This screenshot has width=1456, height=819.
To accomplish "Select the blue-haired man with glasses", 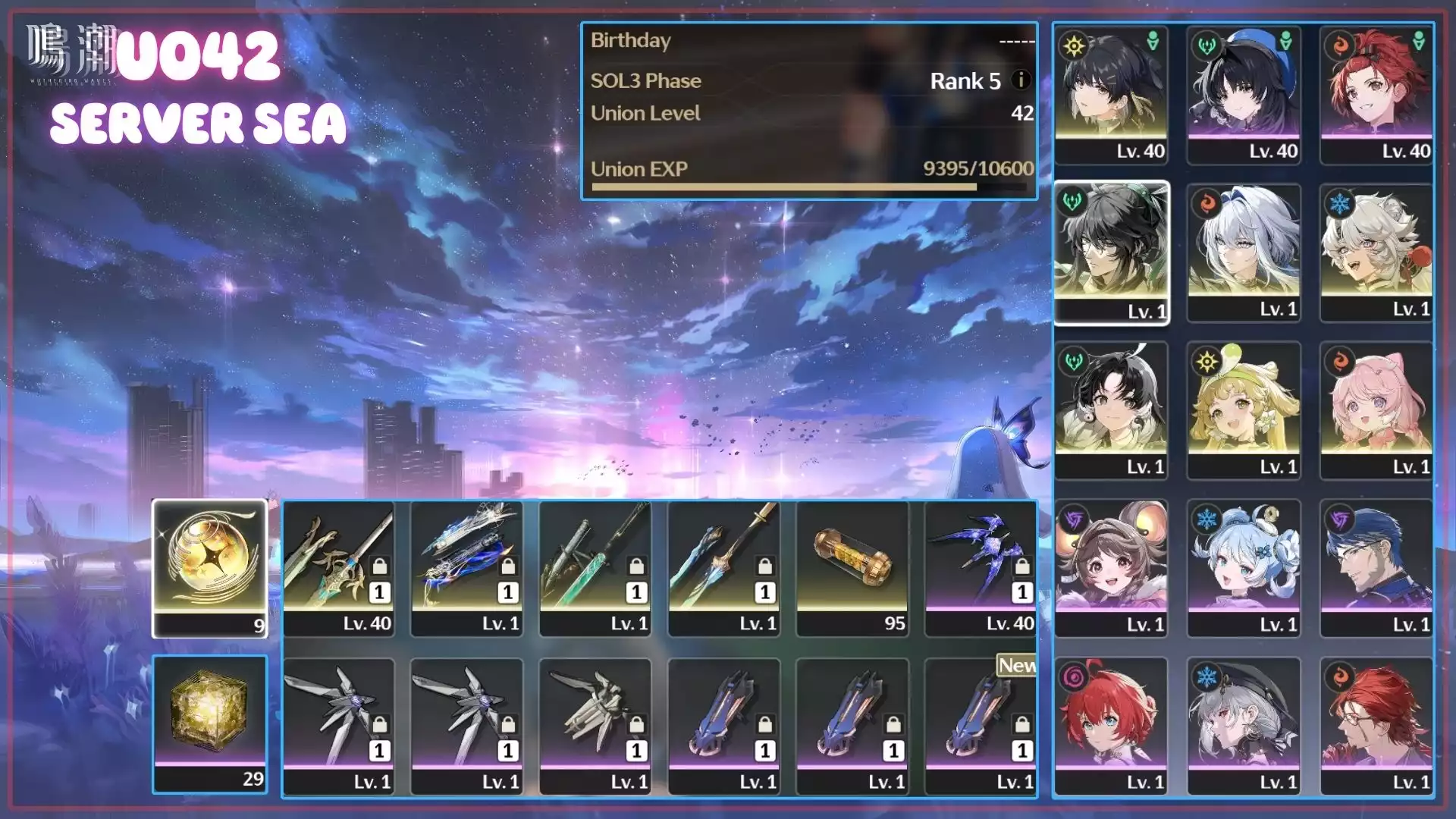I will point(1376,568).
